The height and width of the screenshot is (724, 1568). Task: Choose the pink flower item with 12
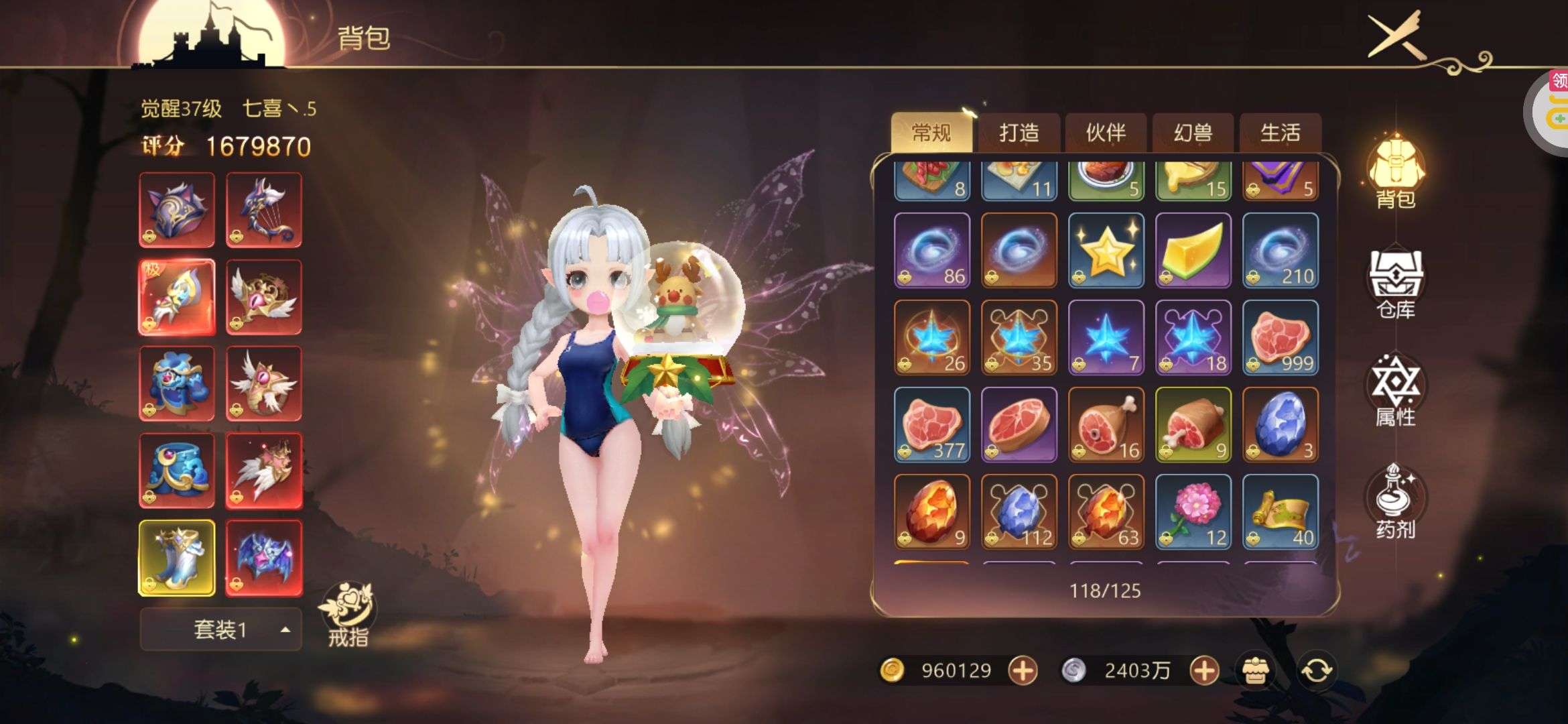tap(1193, 511)
